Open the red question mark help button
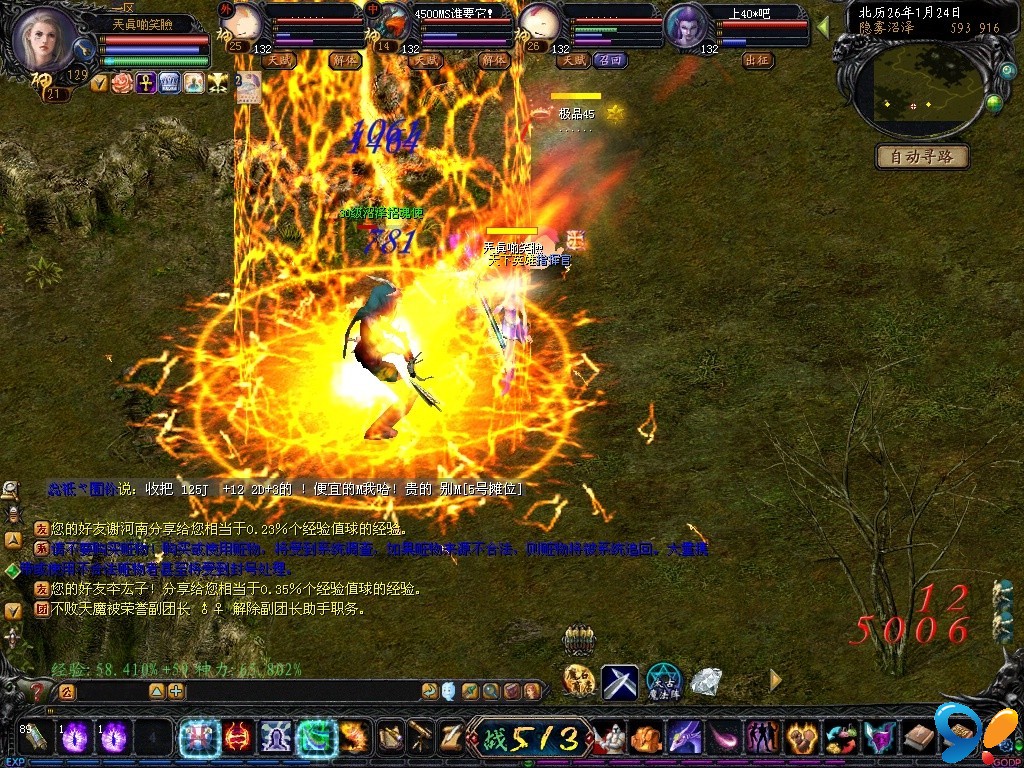 (x=38, y=691)
